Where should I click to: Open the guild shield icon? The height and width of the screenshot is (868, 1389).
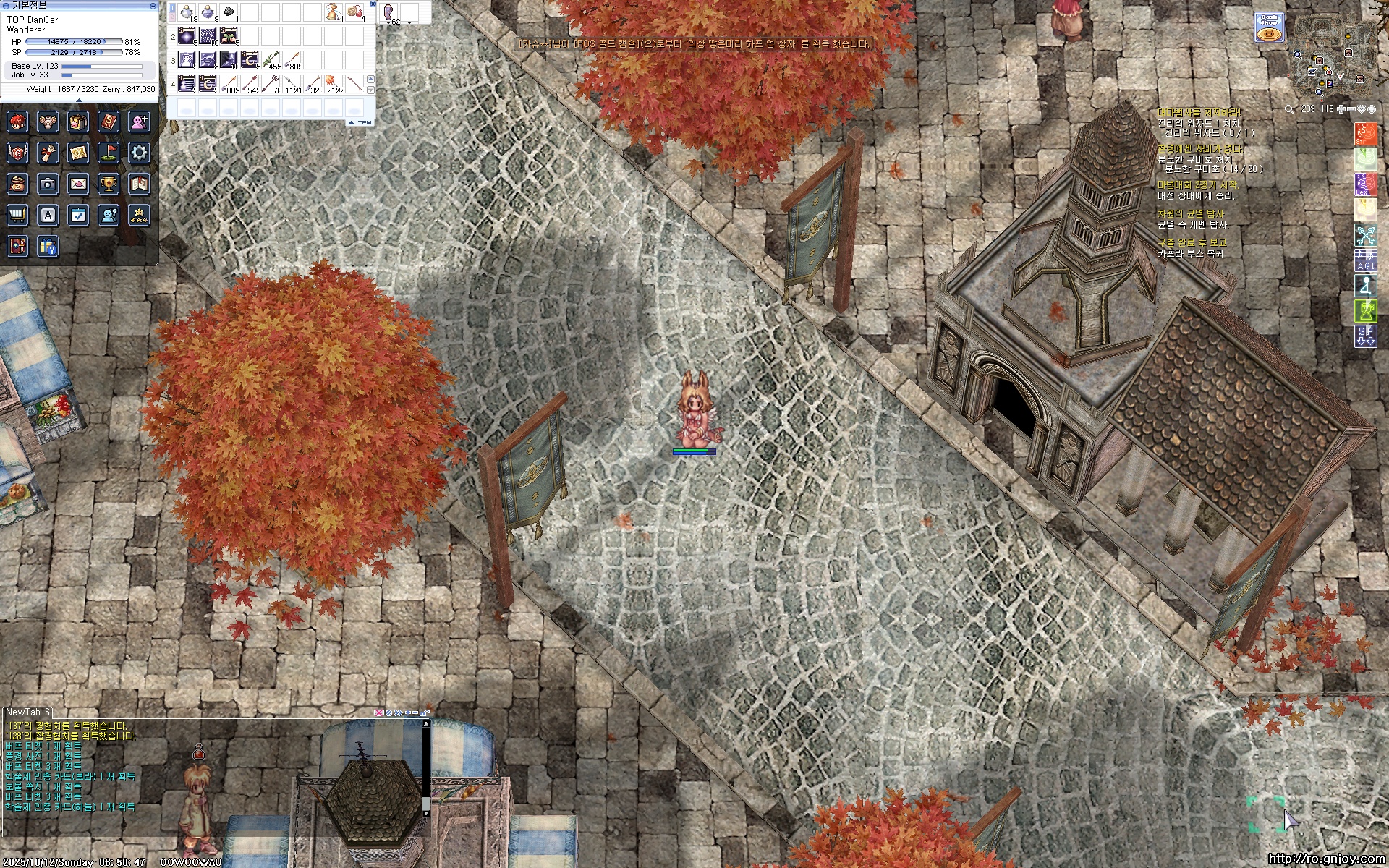point(17,152)
